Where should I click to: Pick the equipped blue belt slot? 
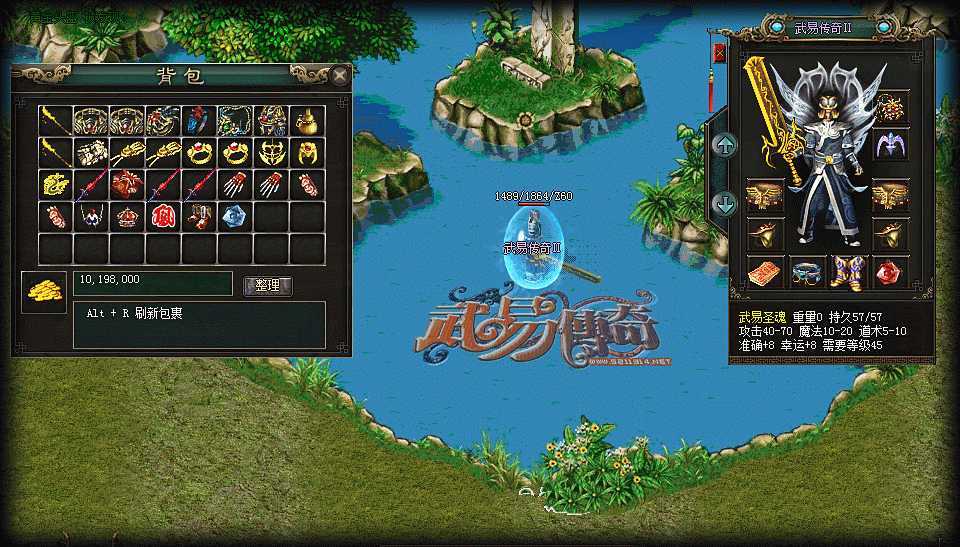click(806, 271)
